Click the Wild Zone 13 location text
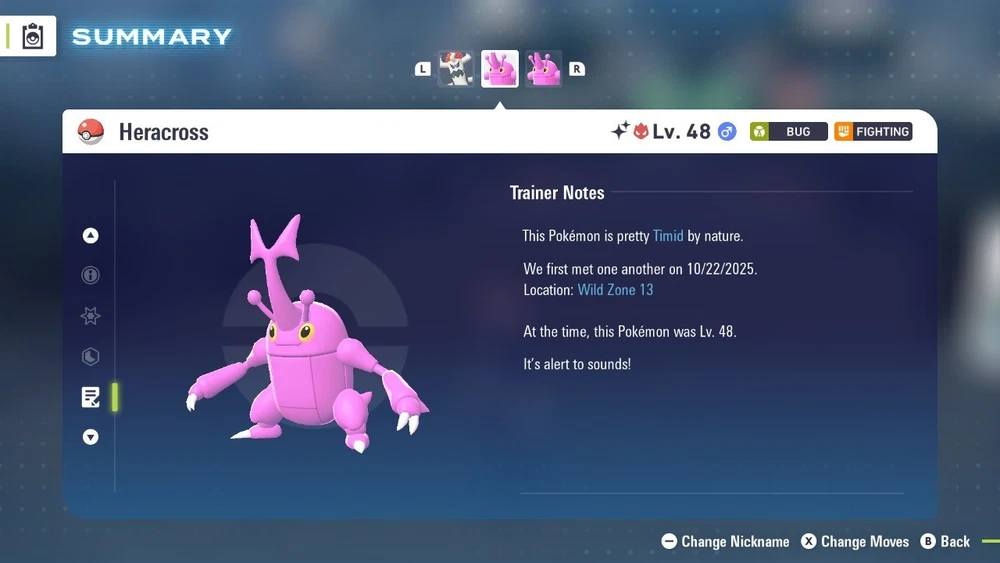Viewport: 1000px width, 563px height. coord(615,290)
